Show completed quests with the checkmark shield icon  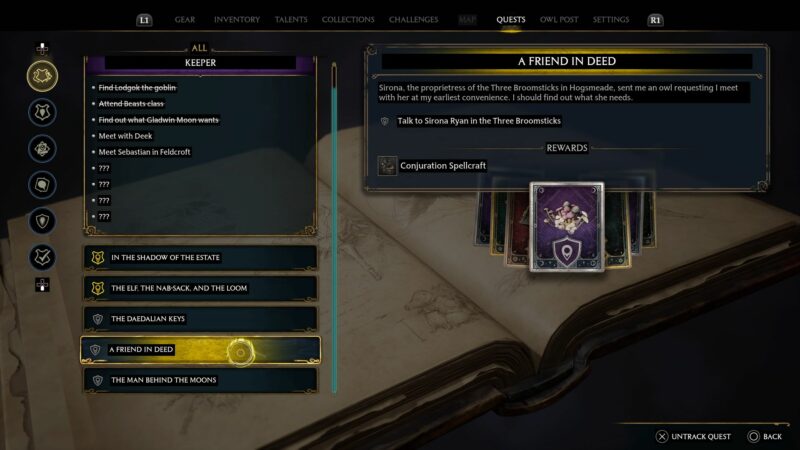pos(42,257)
